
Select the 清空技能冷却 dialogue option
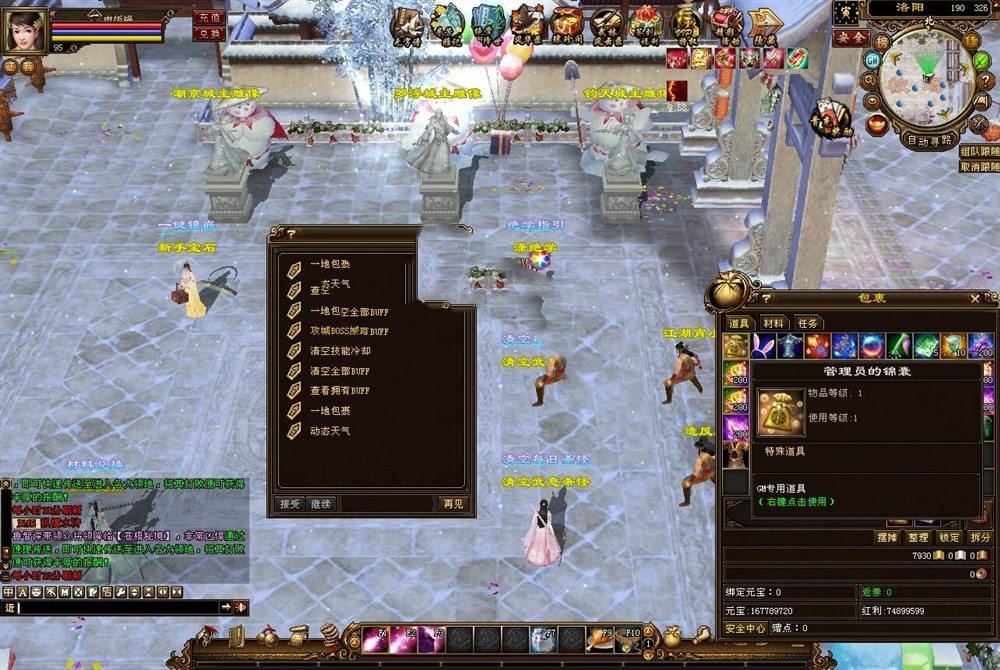point(340,351)
